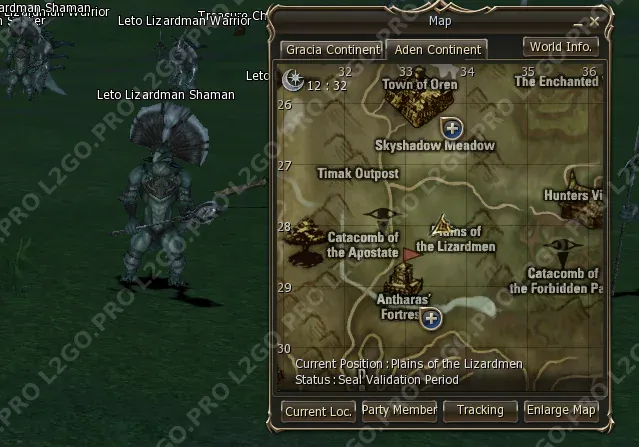Minimize the Map window
The height and width of the screenshot is (447, 639).
click(578, 20)
